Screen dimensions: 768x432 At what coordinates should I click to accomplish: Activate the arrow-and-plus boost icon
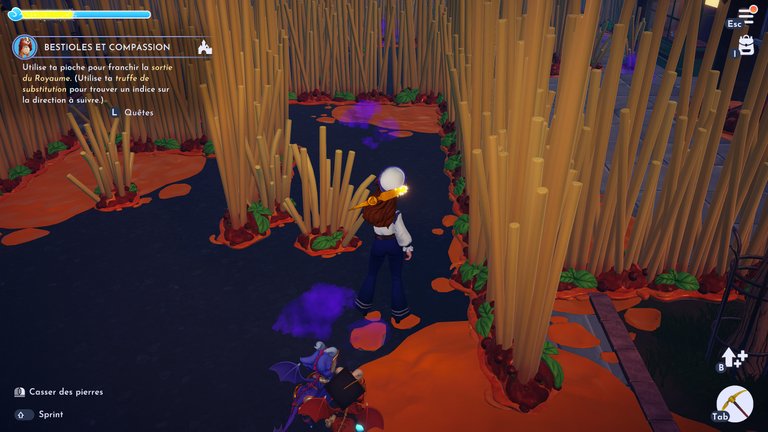pos(733,357)
